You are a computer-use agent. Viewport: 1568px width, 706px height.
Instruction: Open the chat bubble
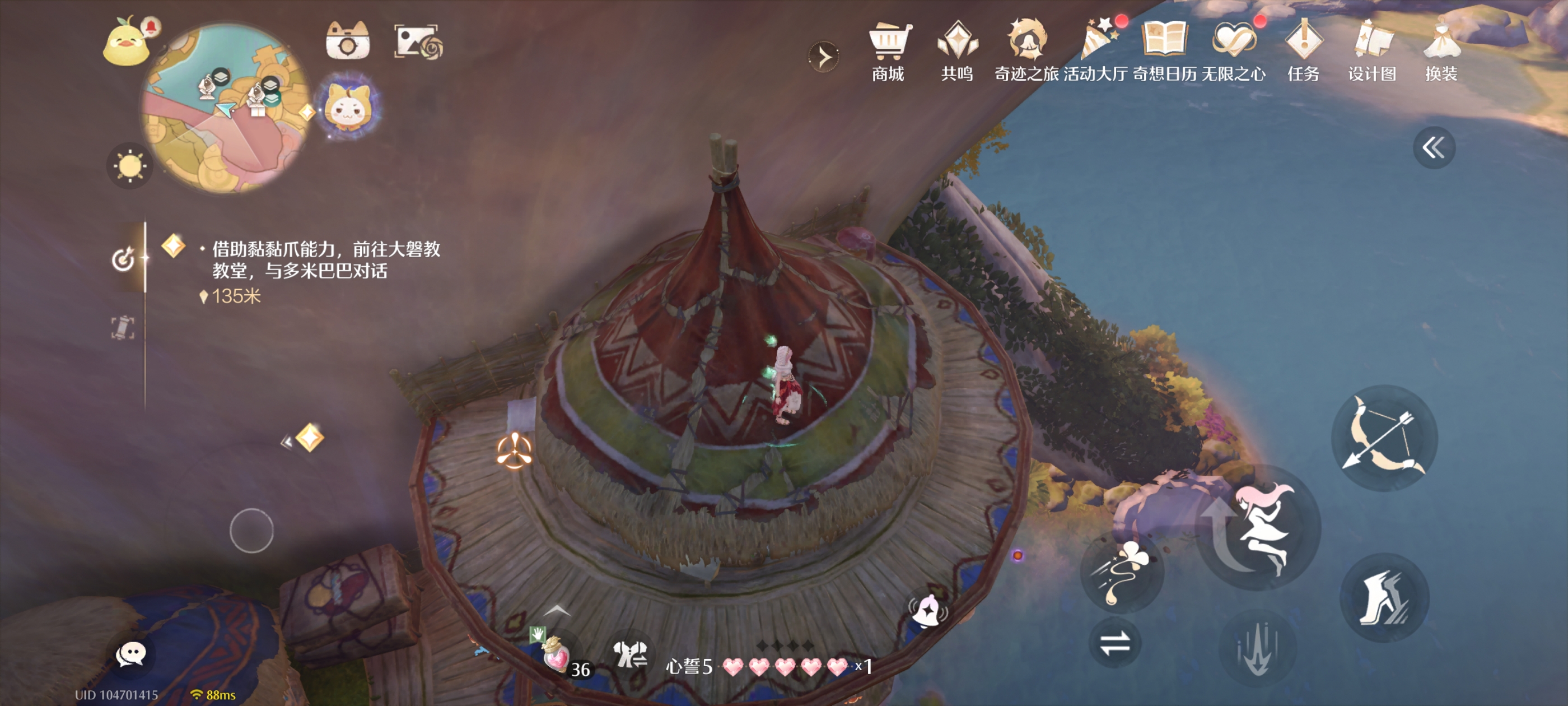pos(130,655)
